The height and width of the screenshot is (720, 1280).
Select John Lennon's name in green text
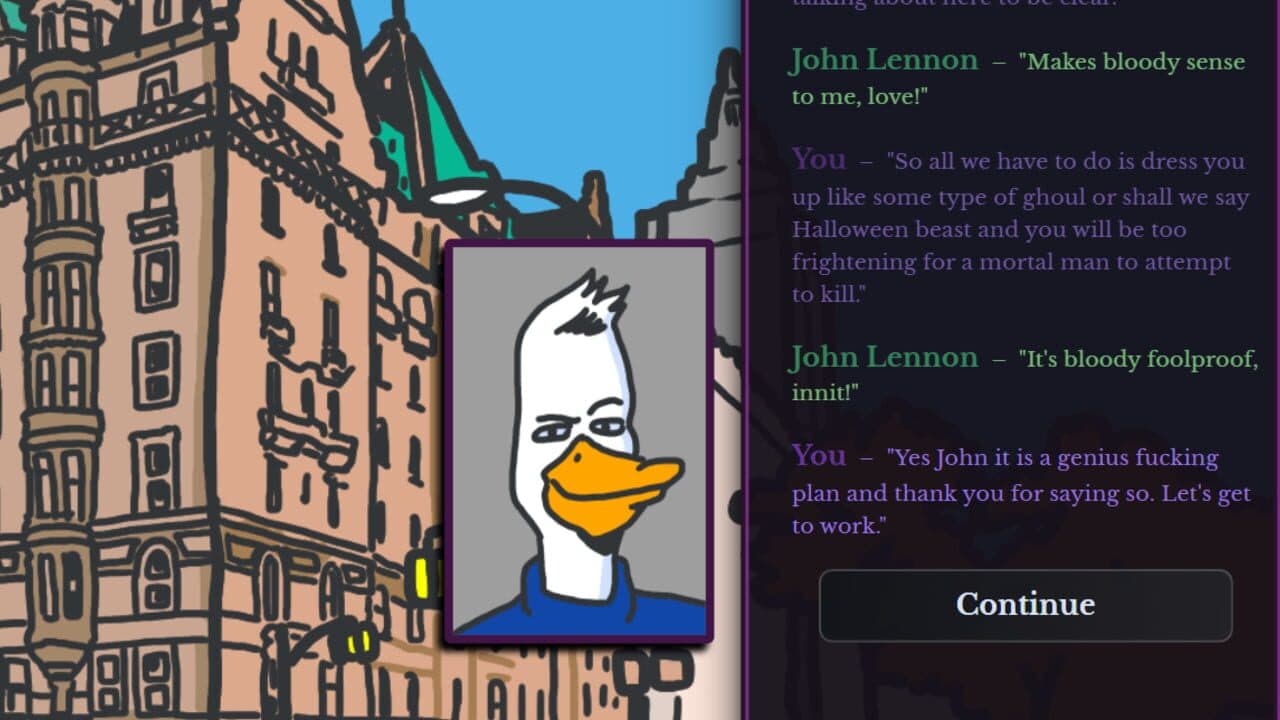tap(884, 60)
